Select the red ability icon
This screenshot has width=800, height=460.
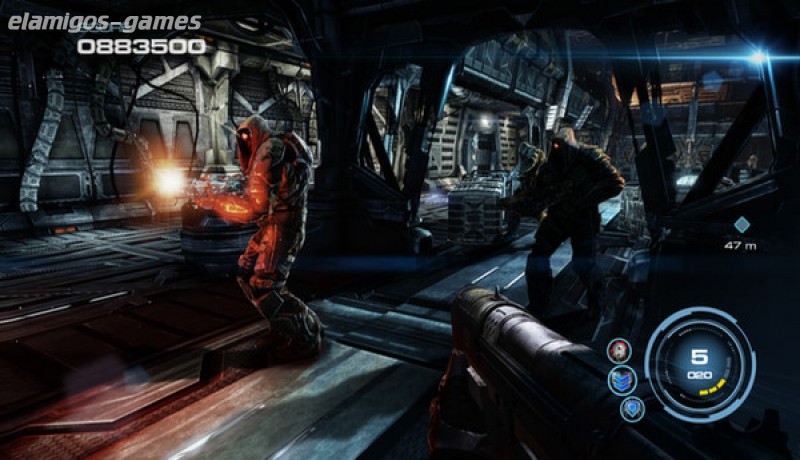(x=619, y=350)
